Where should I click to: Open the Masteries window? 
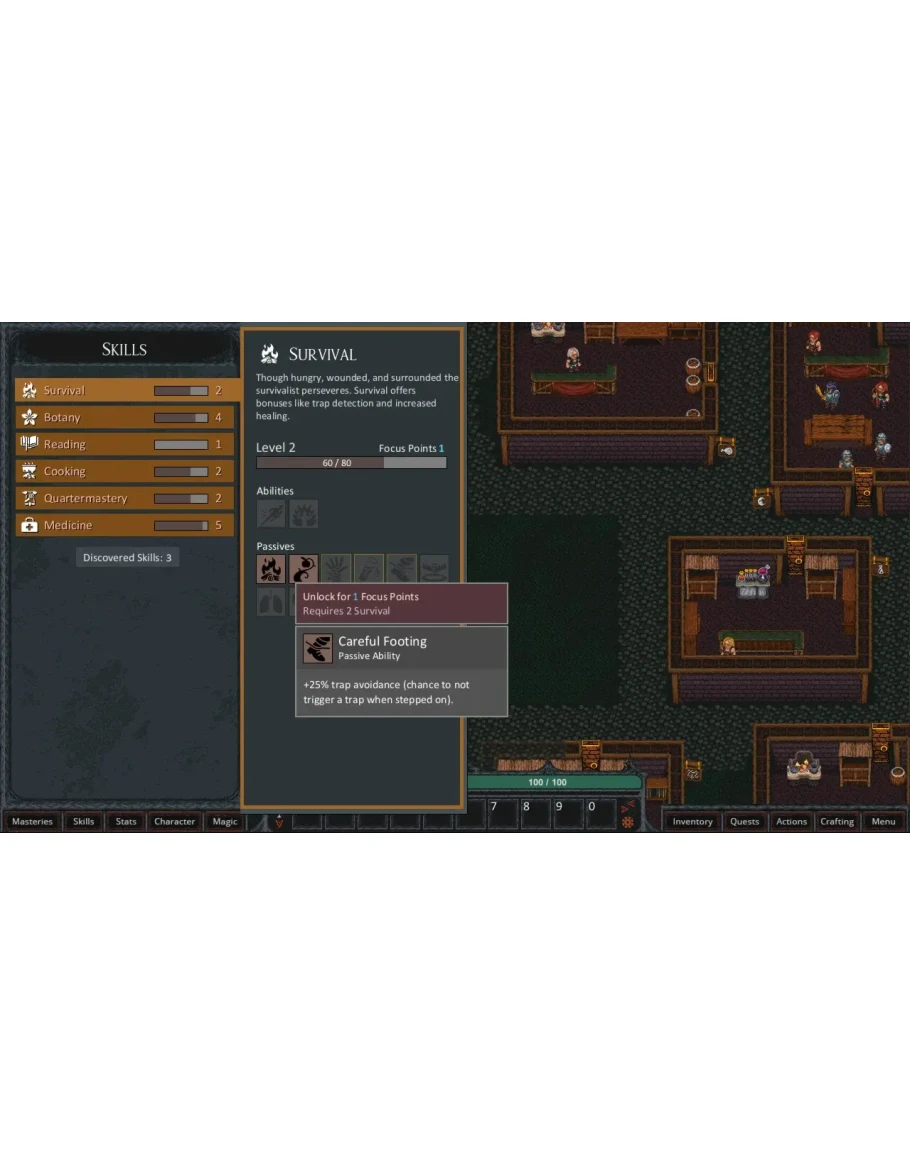32,822
